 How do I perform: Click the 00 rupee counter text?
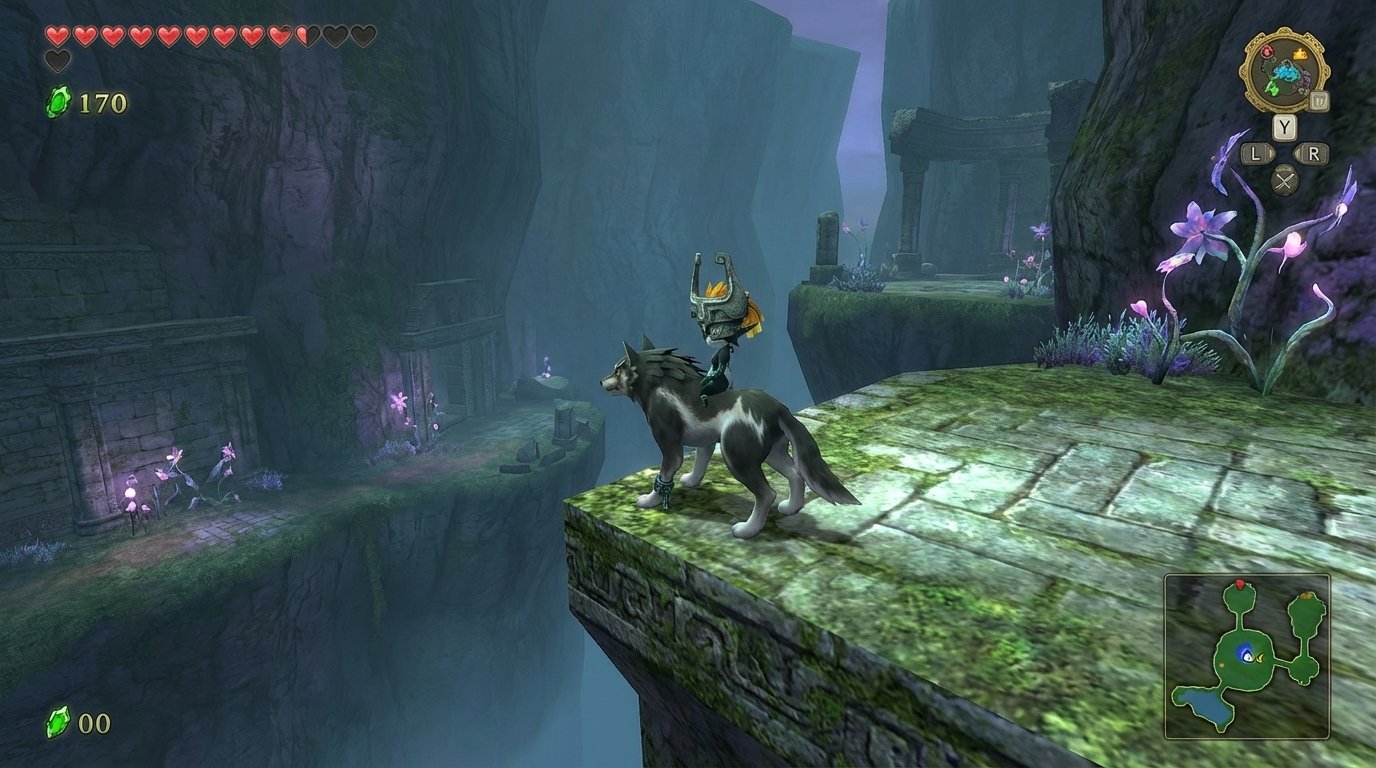tap(96, 720)
